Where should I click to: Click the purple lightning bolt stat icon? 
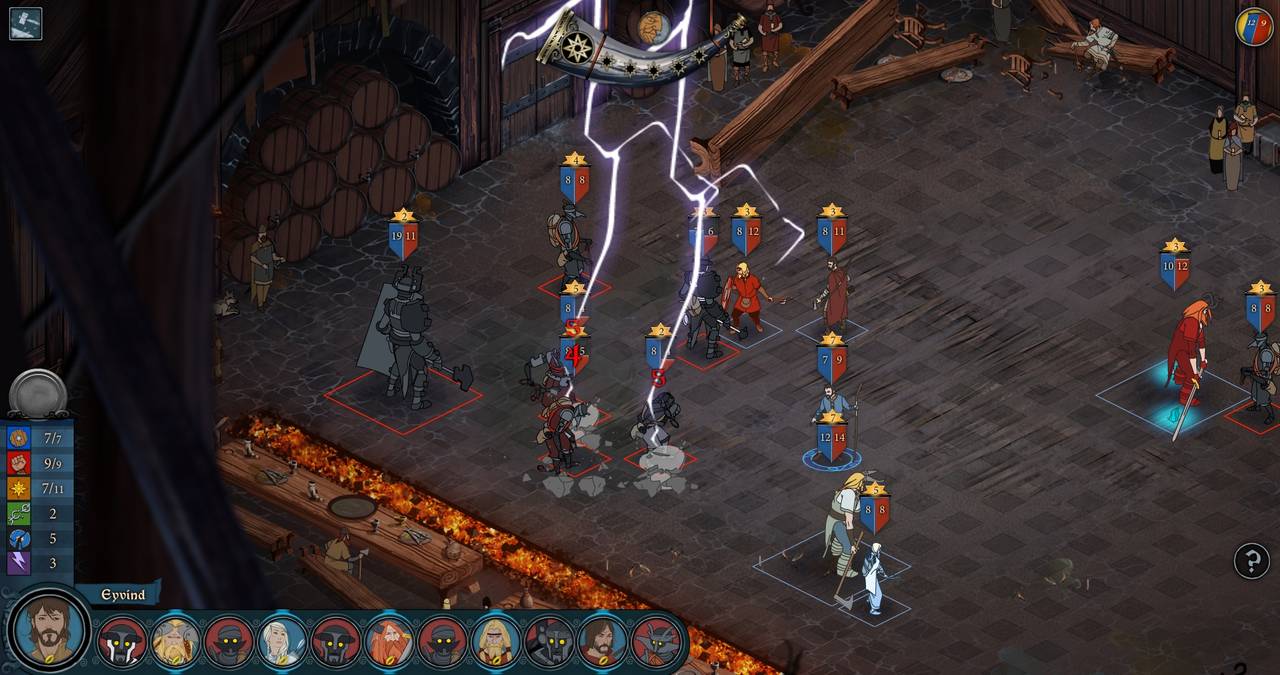(x=19, y=563)
